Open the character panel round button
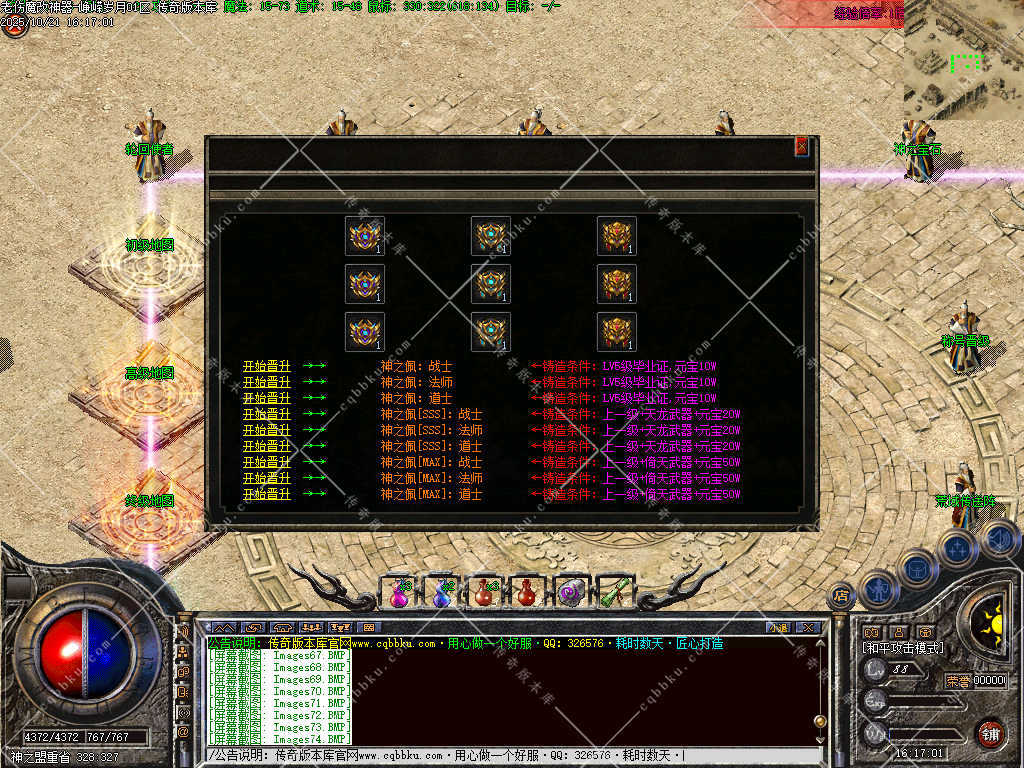1024x768 pixels. 878,589
